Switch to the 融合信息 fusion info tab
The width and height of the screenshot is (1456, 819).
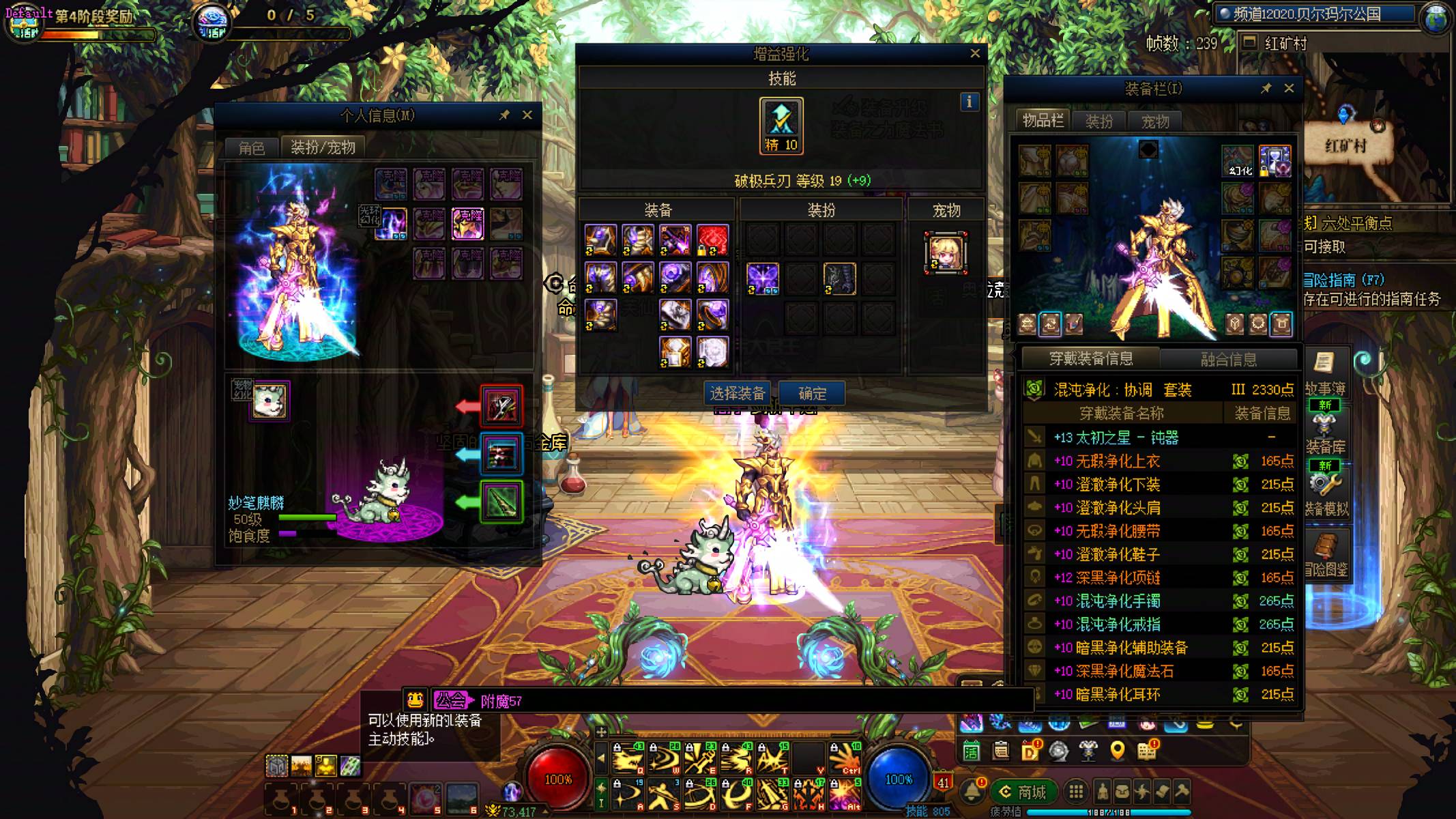pos(1228,359)
